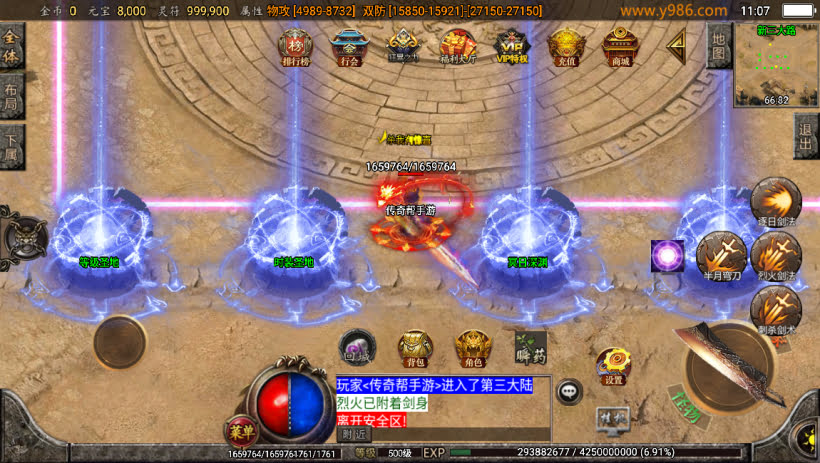820x463 pixels.
Task: Collapse the top menu with the triangle arrow
Action: pyautogui.click(x=678, y=44)
